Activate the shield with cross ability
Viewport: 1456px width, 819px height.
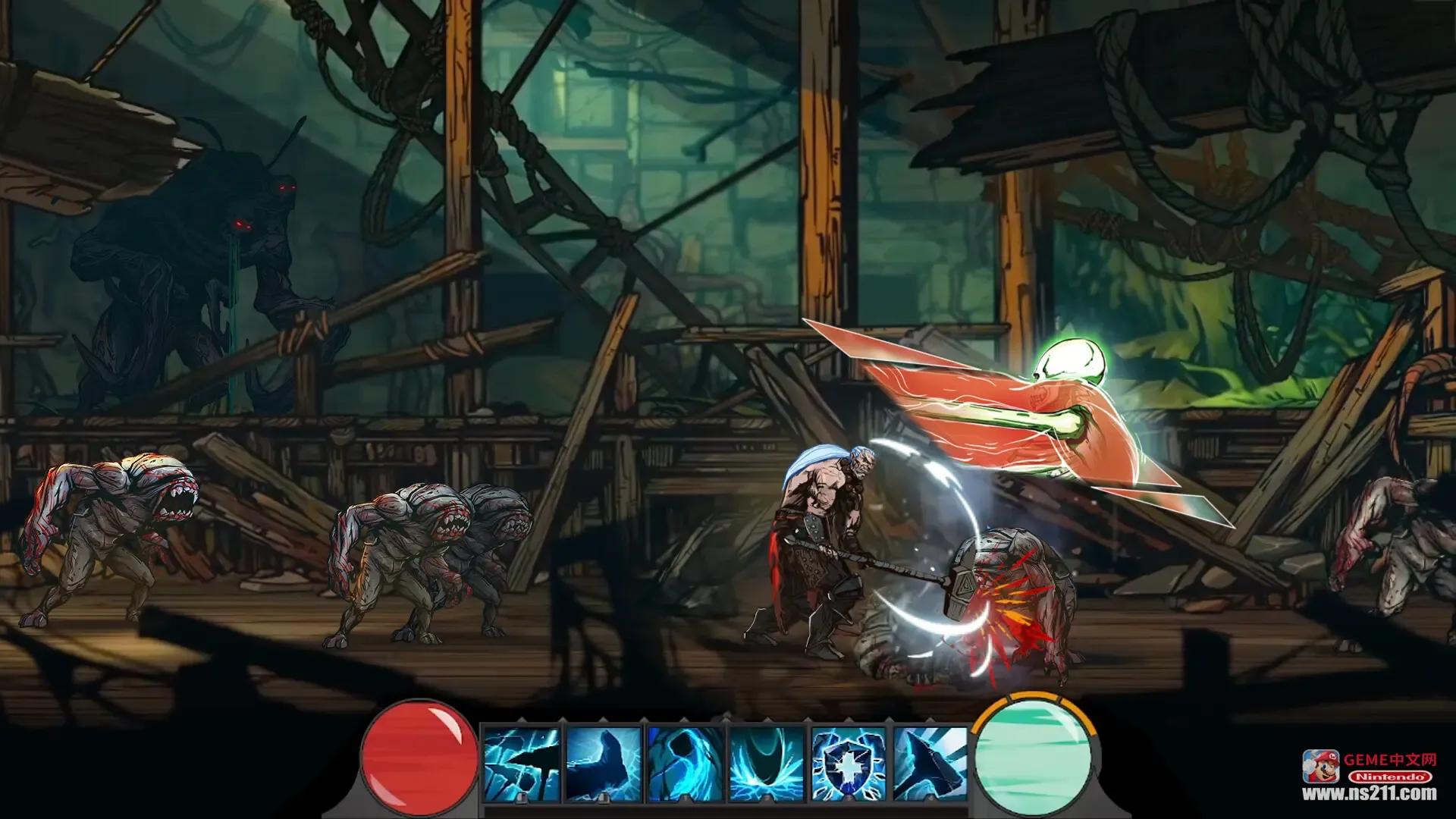point(849,763)
